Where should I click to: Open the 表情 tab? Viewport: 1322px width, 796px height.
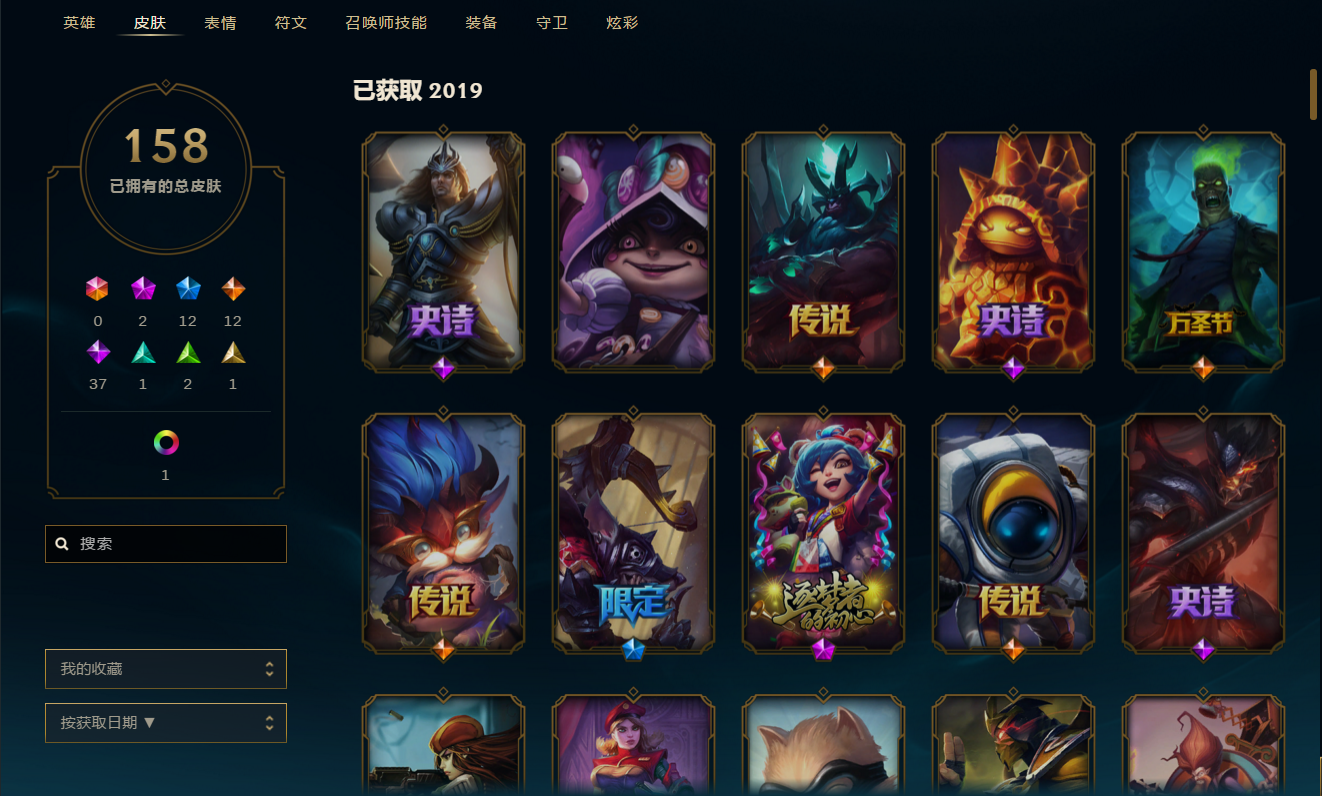pos(220,22)
